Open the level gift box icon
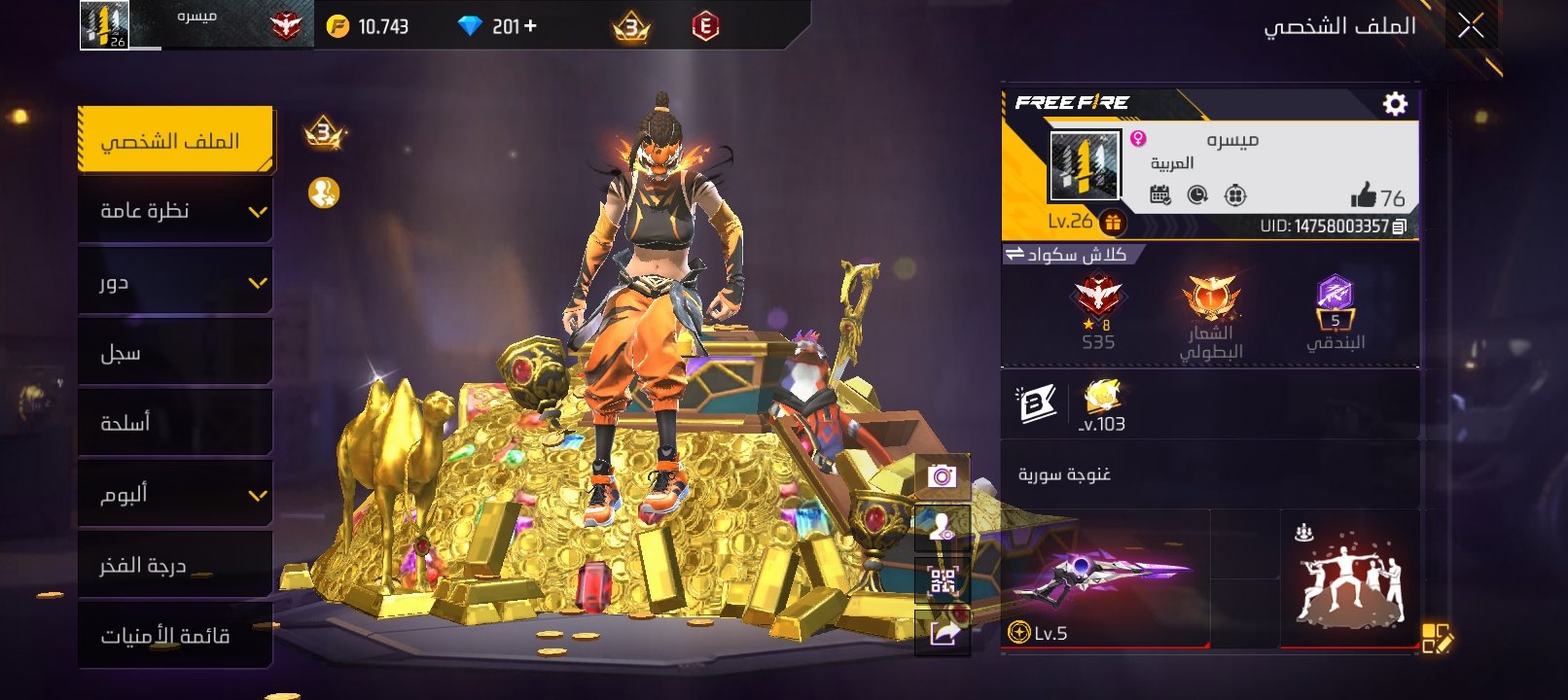 pos(1113,223)
